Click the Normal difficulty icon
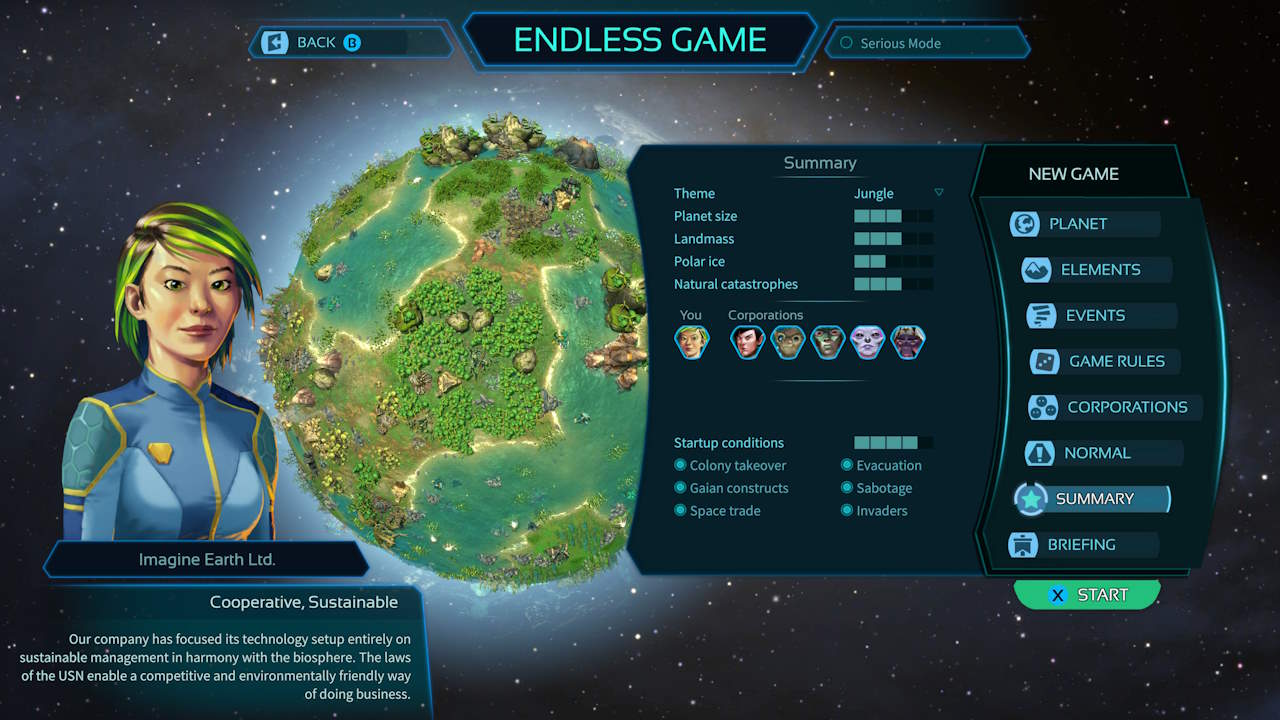The width and height of the screenshot is (1280, 720). [x=1038, y=453]
